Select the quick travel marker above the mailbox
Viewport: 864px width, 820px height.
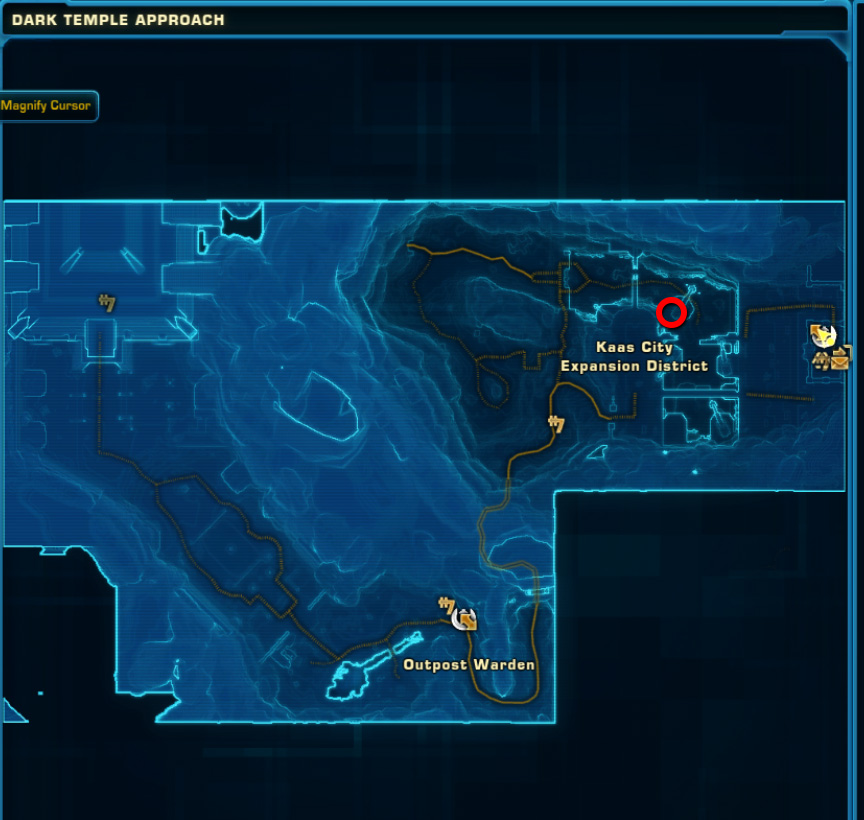[823, 335]
